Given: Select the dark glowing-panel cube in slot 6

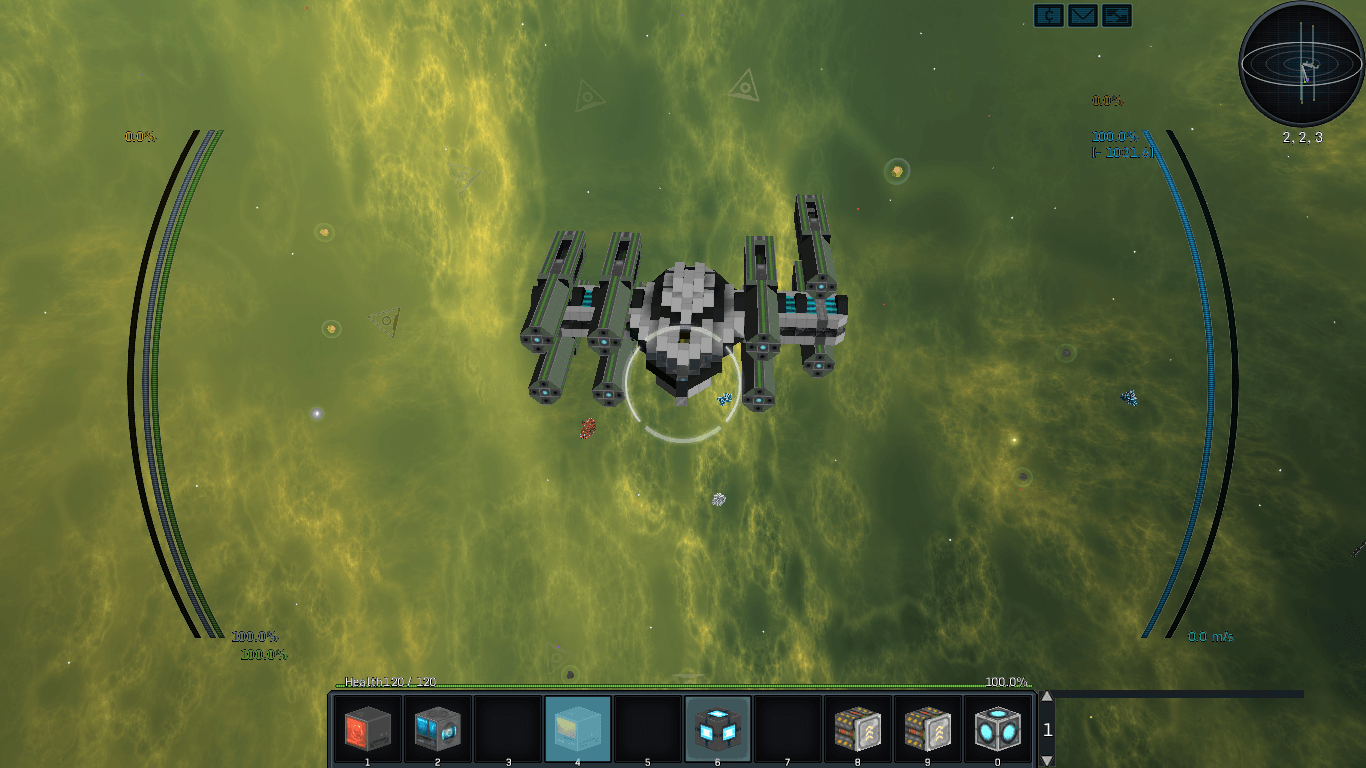Looking at the screenshot, I should pos(717,729).
